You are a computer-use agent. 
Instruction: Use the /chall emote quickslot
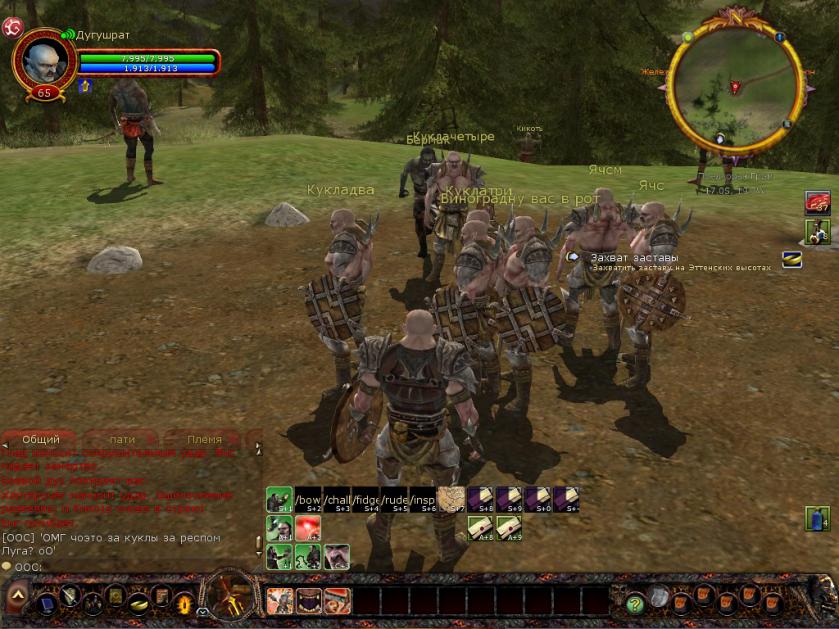click(x=337, y=499)
